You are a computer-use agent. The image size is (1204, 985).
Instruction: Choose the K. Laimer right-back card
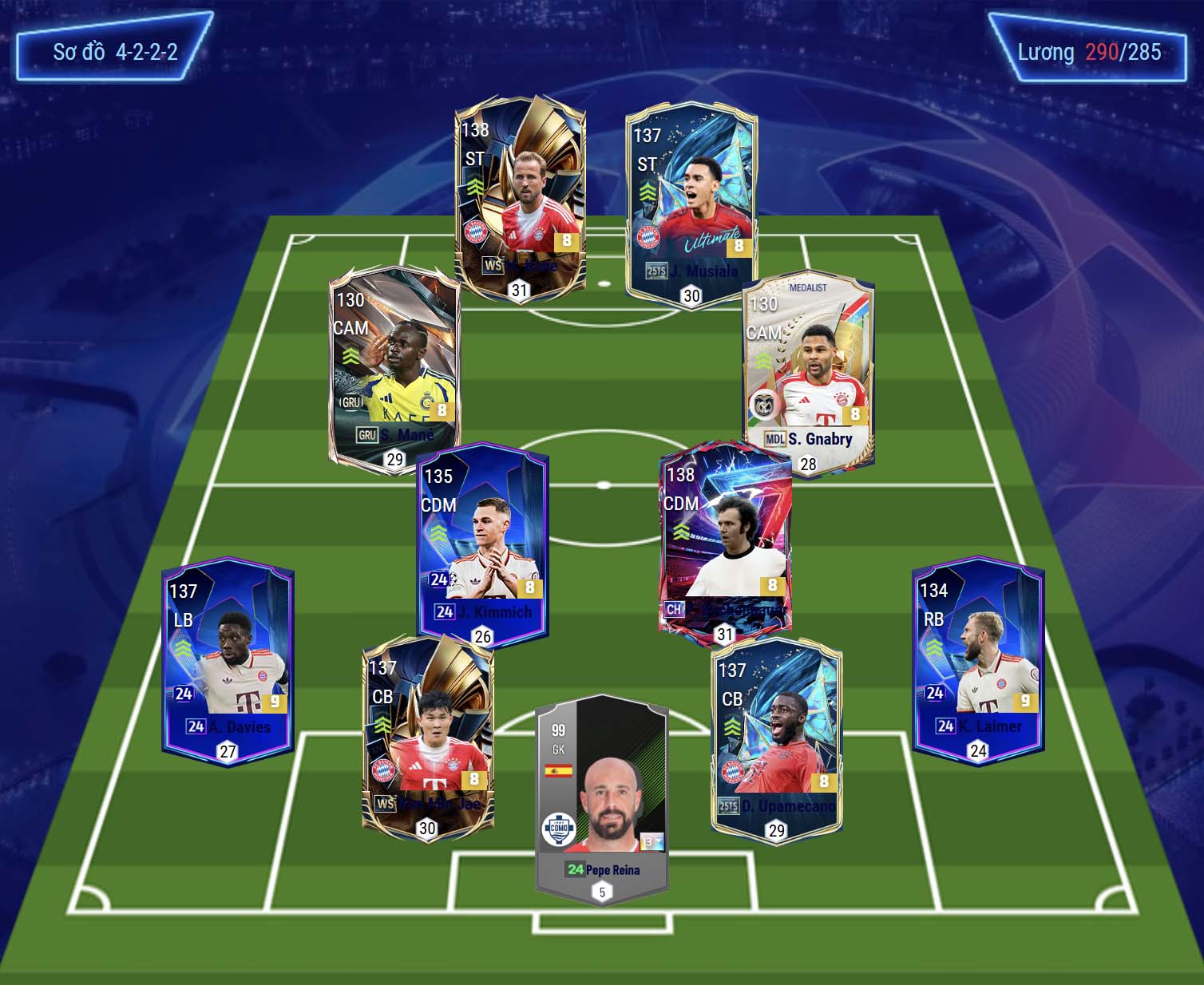978,659
